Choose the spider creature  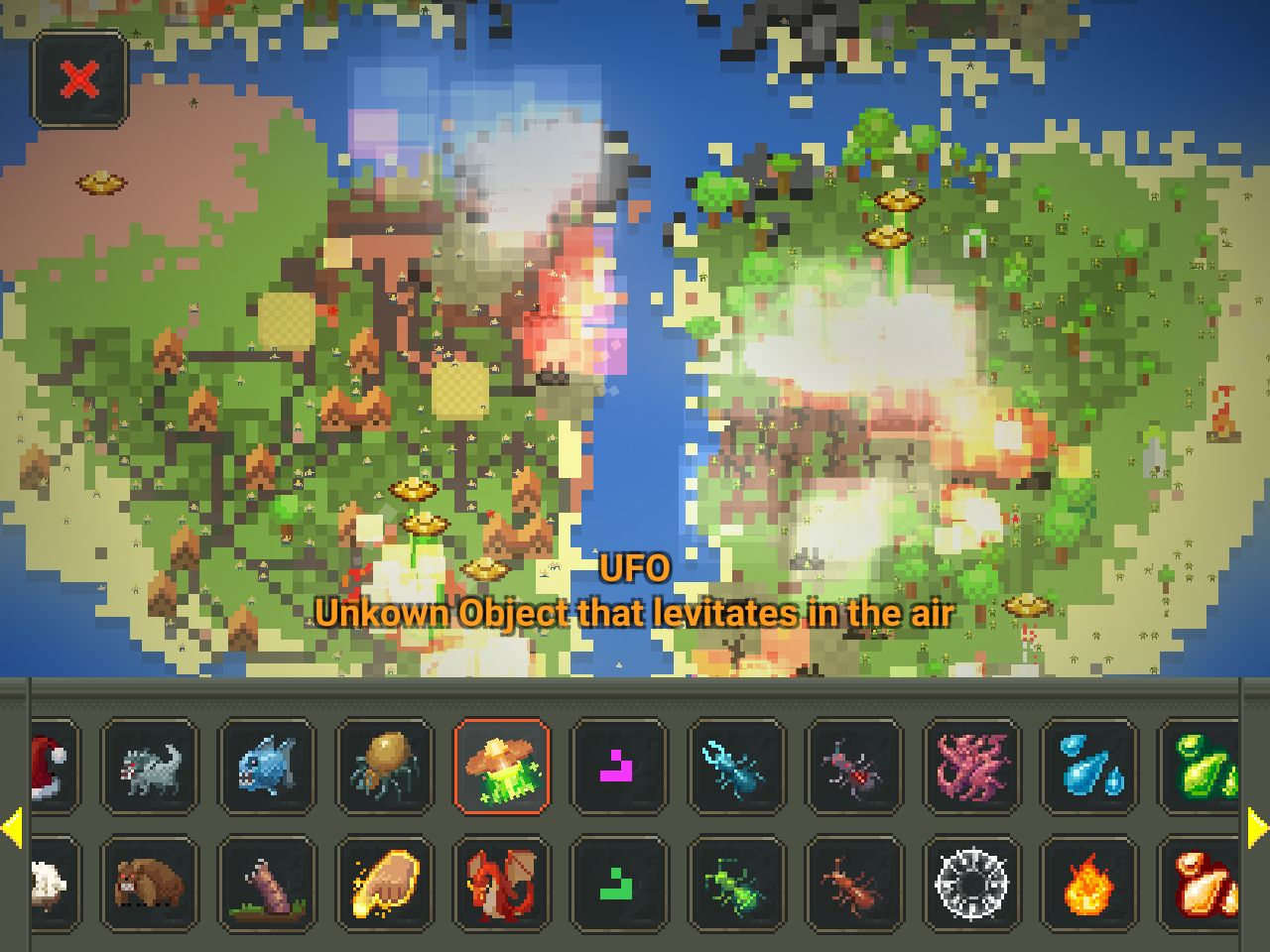click(385, 769)
